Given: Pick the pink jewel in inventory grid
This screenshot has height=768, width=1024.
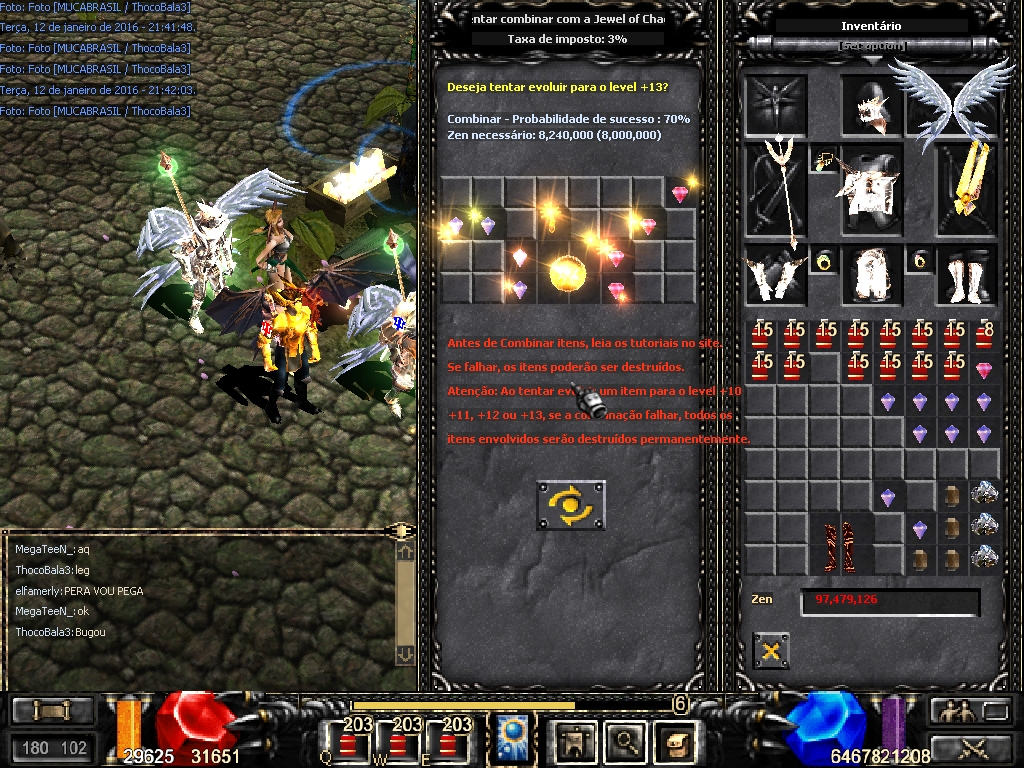Looking at the screenshot, I should [x=984, y=370].
